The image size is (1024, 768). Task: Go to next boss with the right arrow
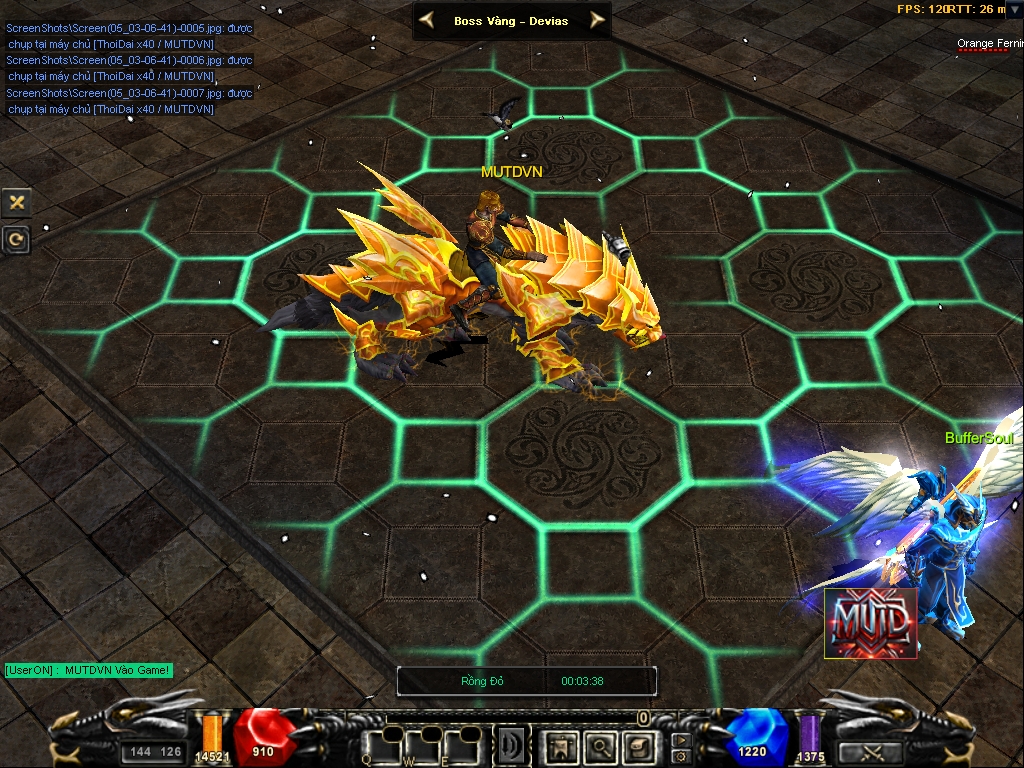(x=597, y=19)
